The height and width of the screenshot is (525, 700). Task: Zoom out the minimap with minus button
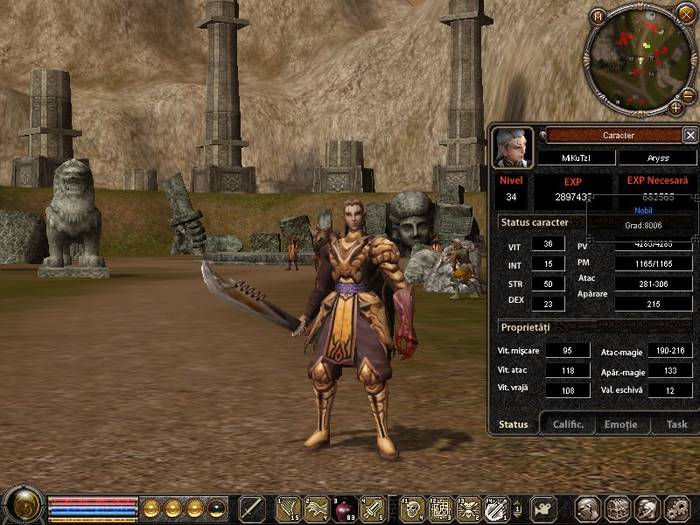pos(688,95)
